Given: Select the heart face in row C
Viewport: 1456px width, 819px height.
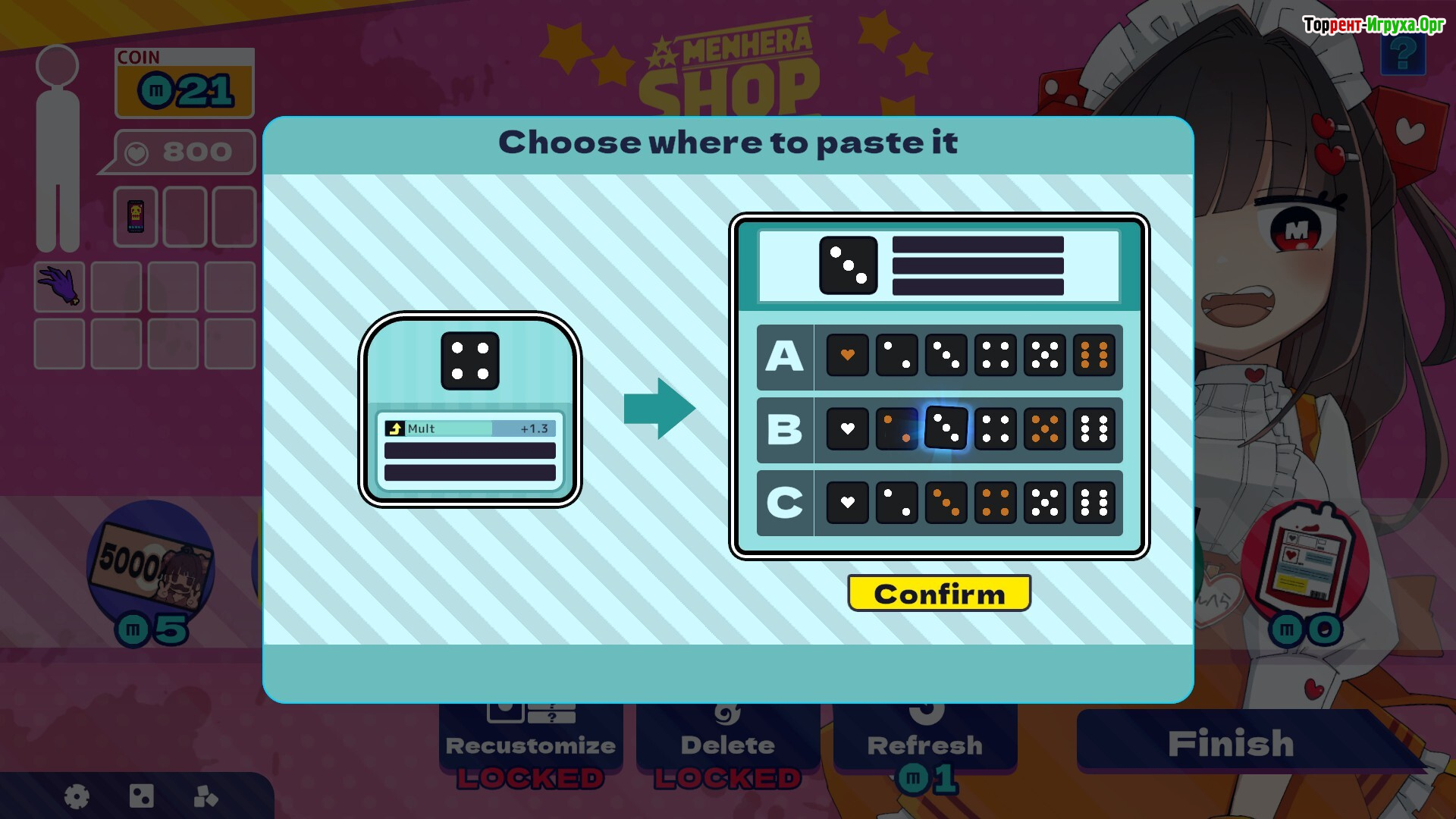Looking at the screenshot, I should pyautogui.click(x=847, y=502).
